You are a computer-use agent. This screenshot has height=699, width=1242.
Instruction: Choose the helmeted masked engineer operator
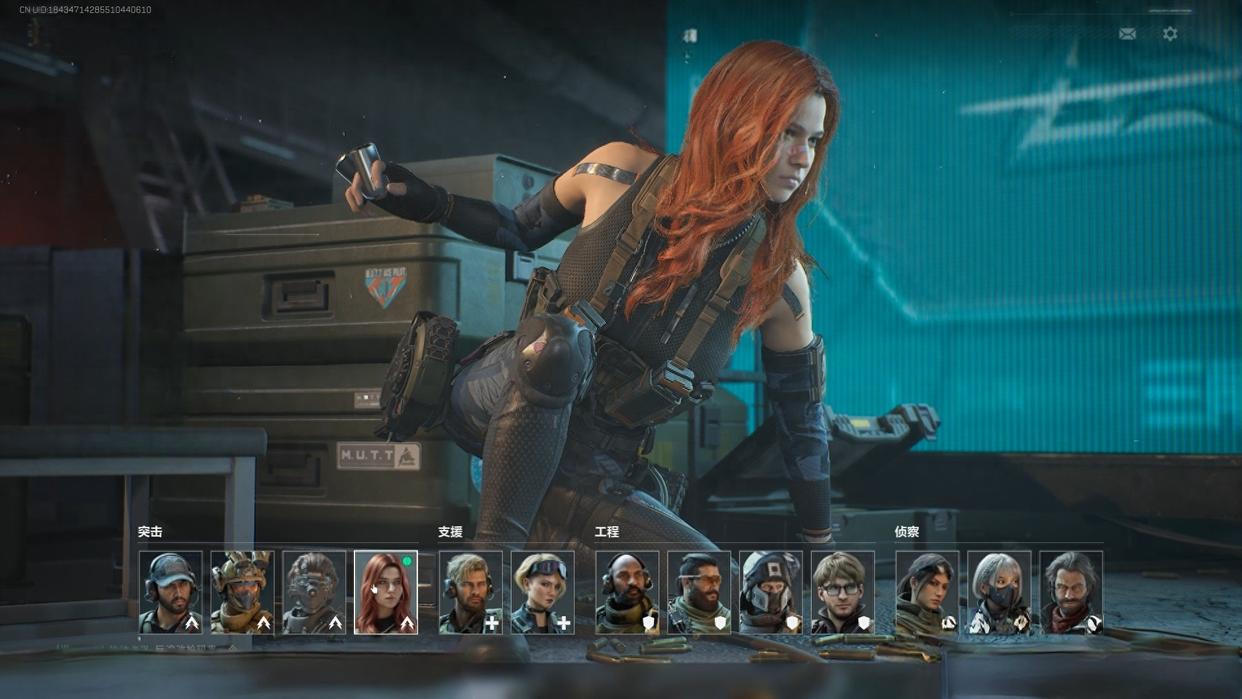[771, 592]
